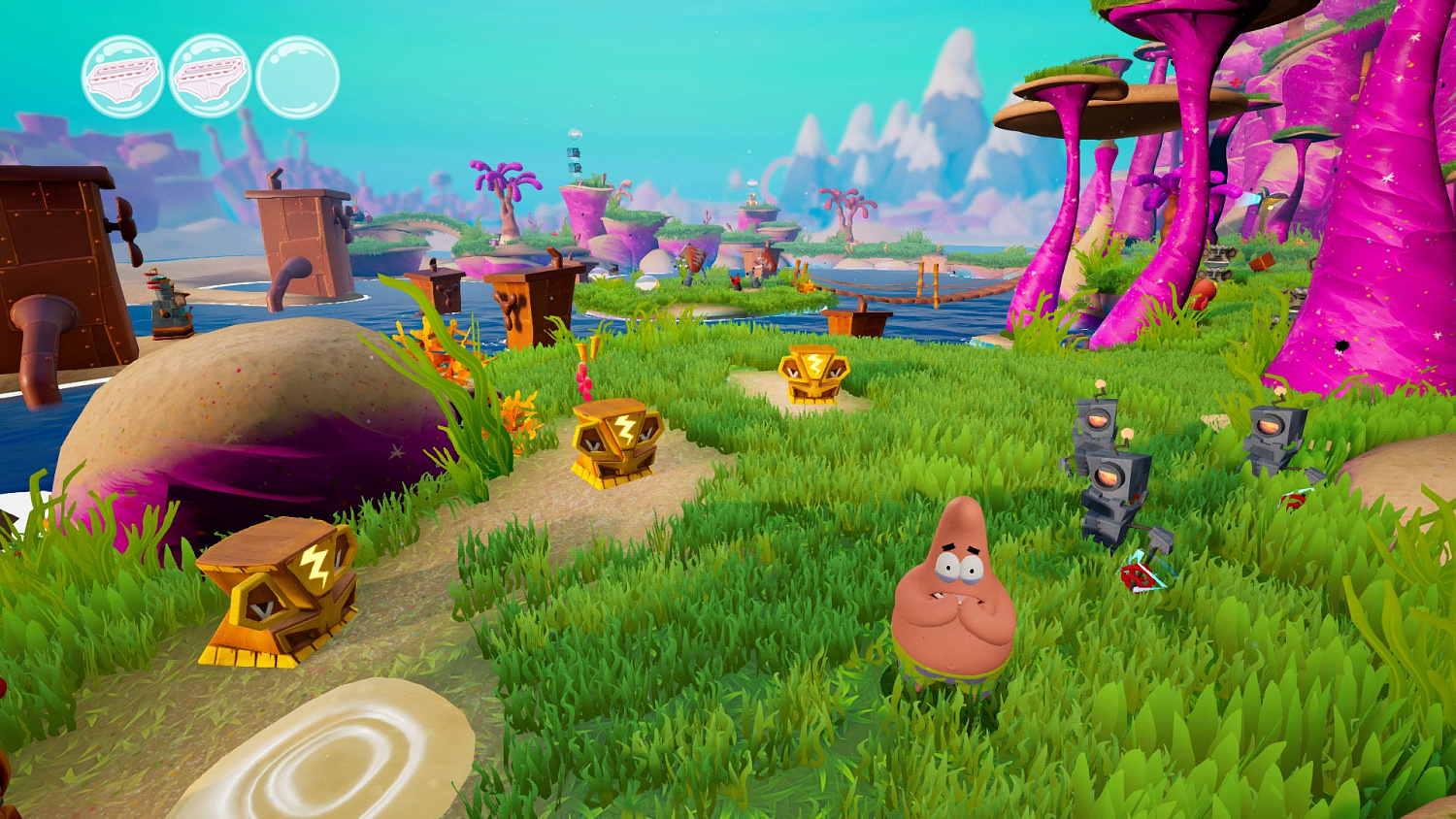Click the lightning bolt on the nearest thunder tiki
The height and width of the screenshot is (819, 1456).
pos(312,563)
